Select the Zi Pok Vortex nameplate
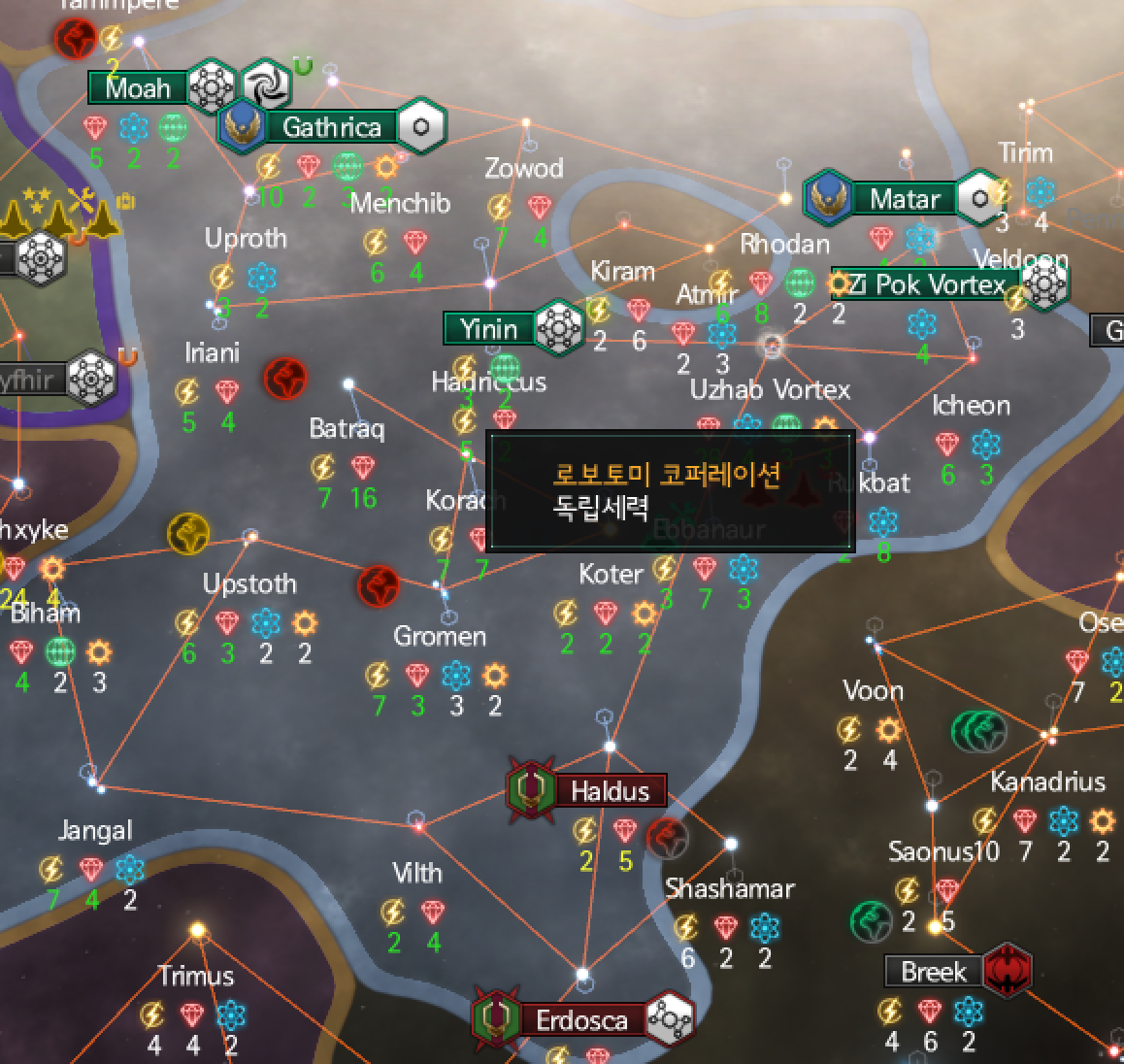 point(929,284)
